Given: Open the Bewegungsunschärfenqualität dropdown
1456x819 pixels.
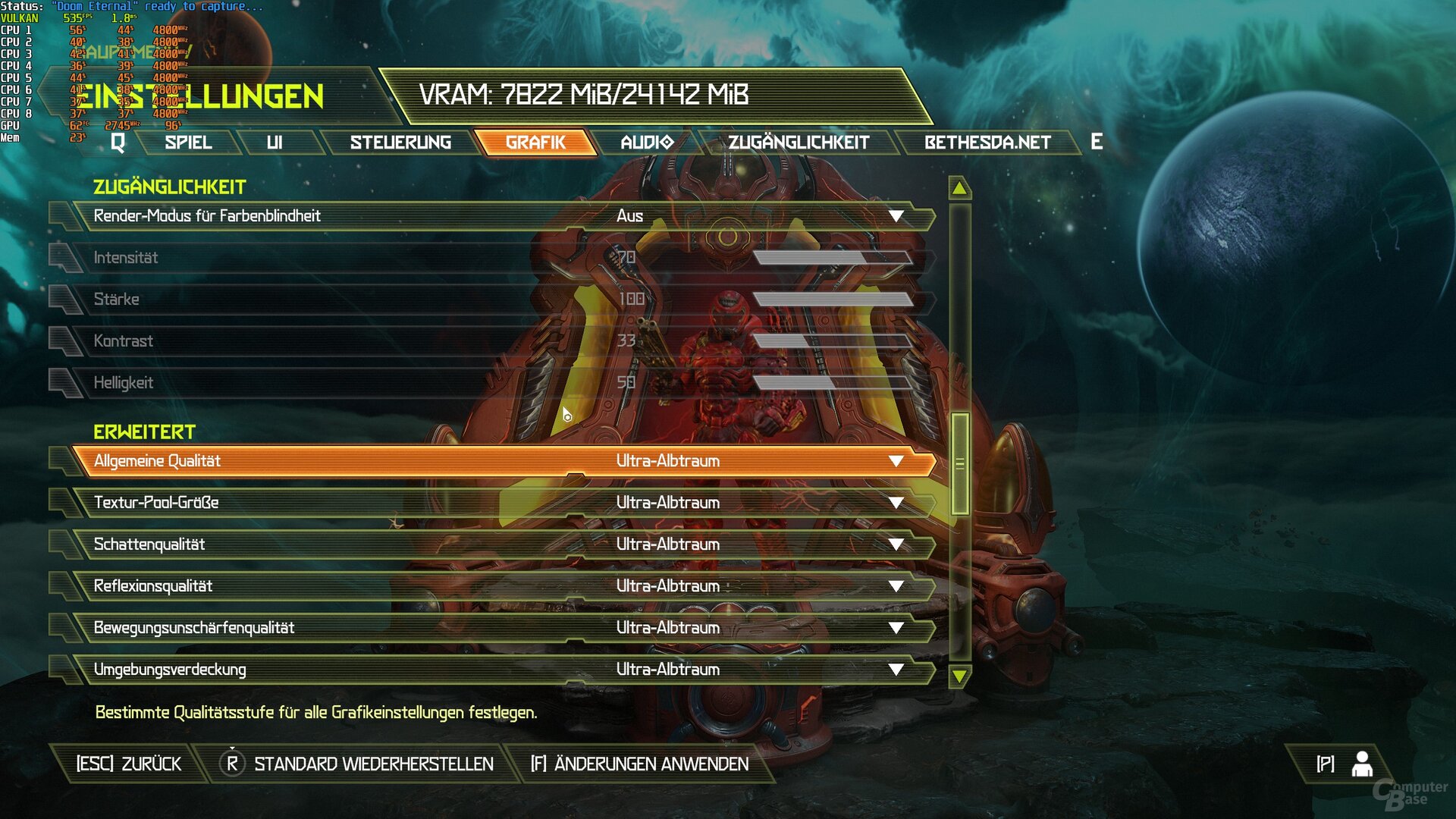Looking at the screenshot, I should (896, 628).
